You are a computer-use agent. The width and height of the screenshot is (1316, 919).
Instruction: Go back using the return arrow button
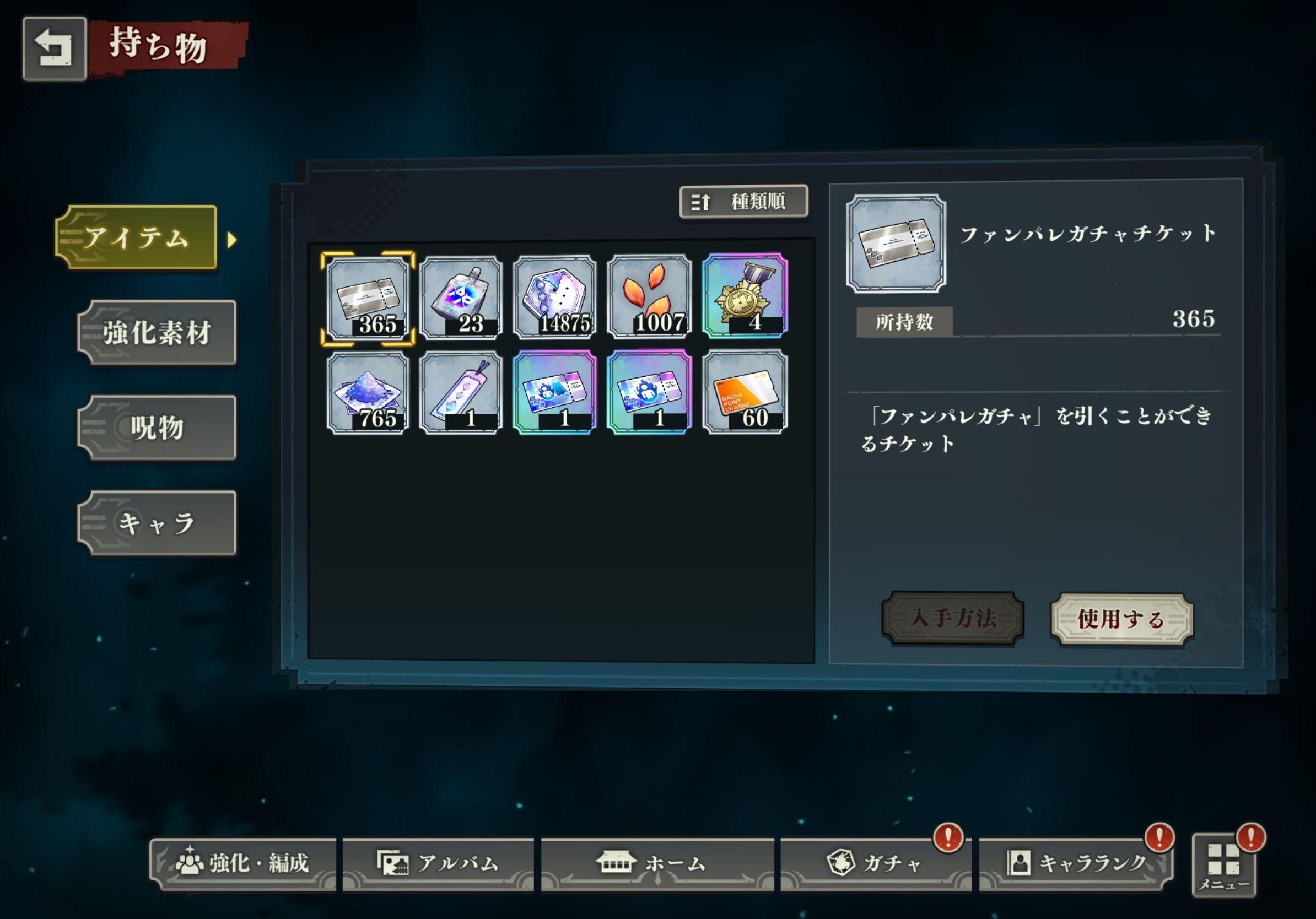[x=55, y=48]
